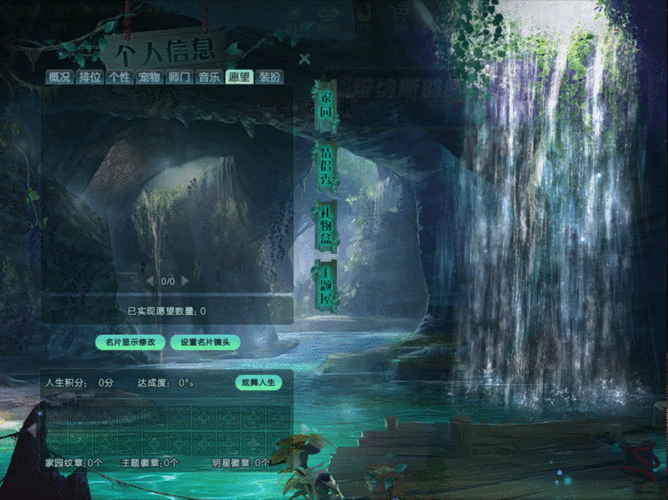Viewport: 668px width, 500px height.
Task: Select the 愿望 tab
Action: coord(239,77)
